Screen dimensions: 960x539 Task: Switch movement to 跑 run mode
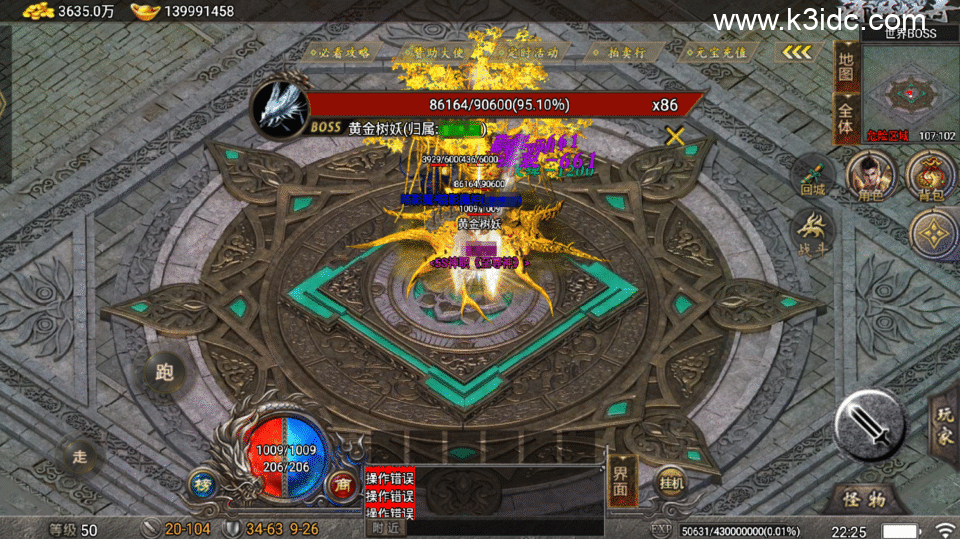(165, 373)
